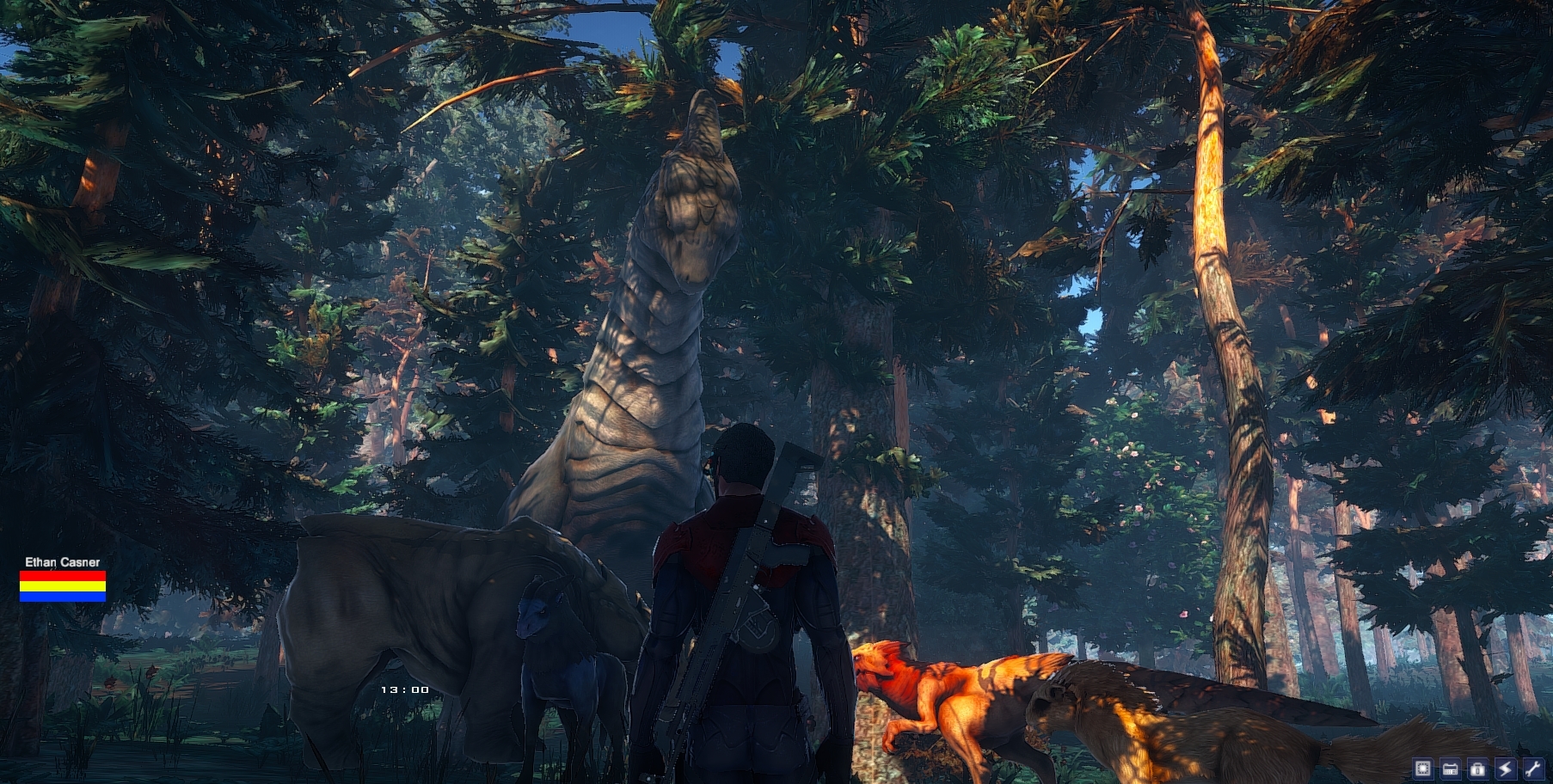Open the calculator-style device icon
This screenshot has height=784, width=1553.
point(1450,769)
